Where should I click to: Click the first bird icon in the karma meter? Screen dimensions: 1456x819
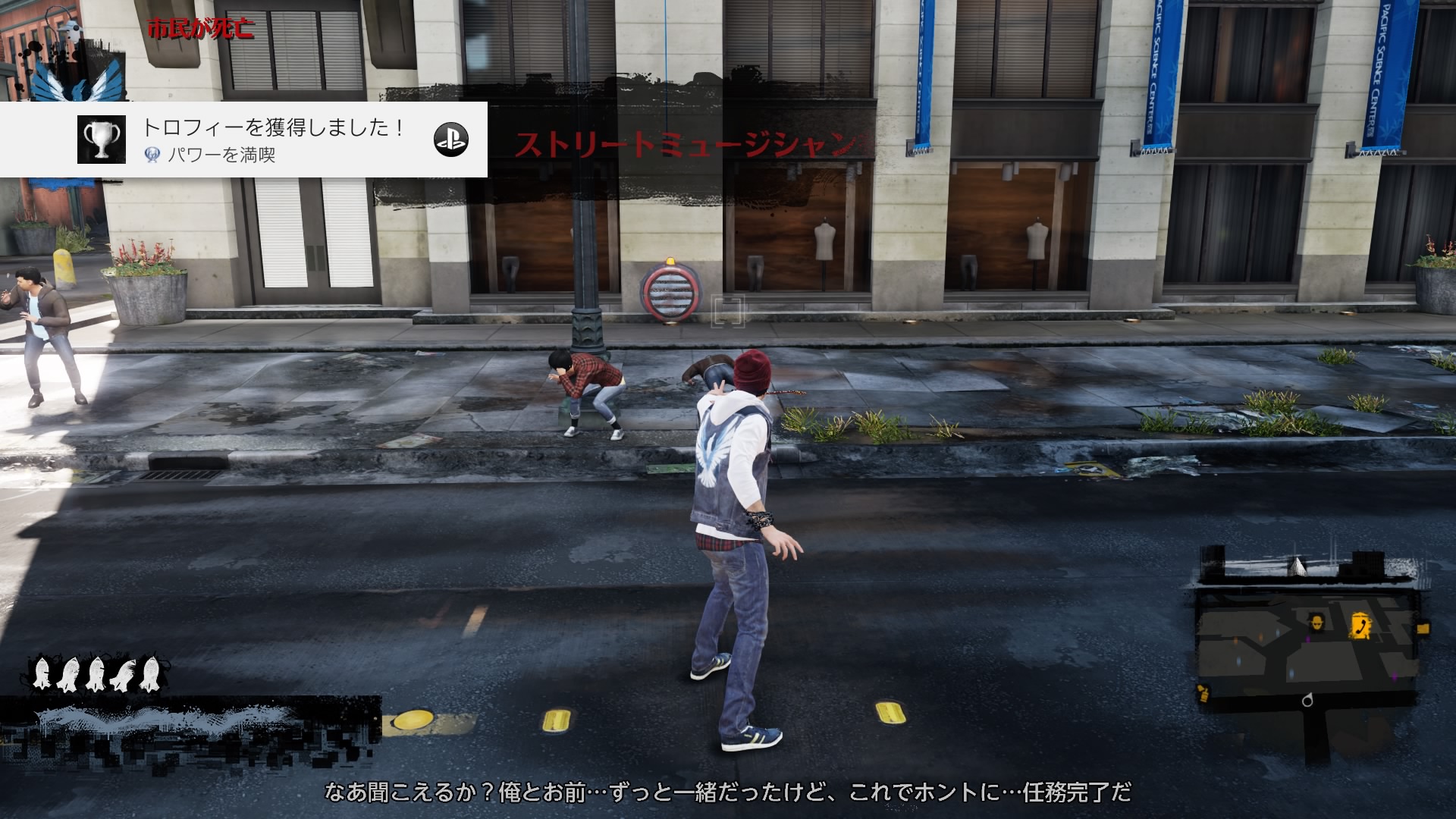pyautogui.click(x=42, y=673)
